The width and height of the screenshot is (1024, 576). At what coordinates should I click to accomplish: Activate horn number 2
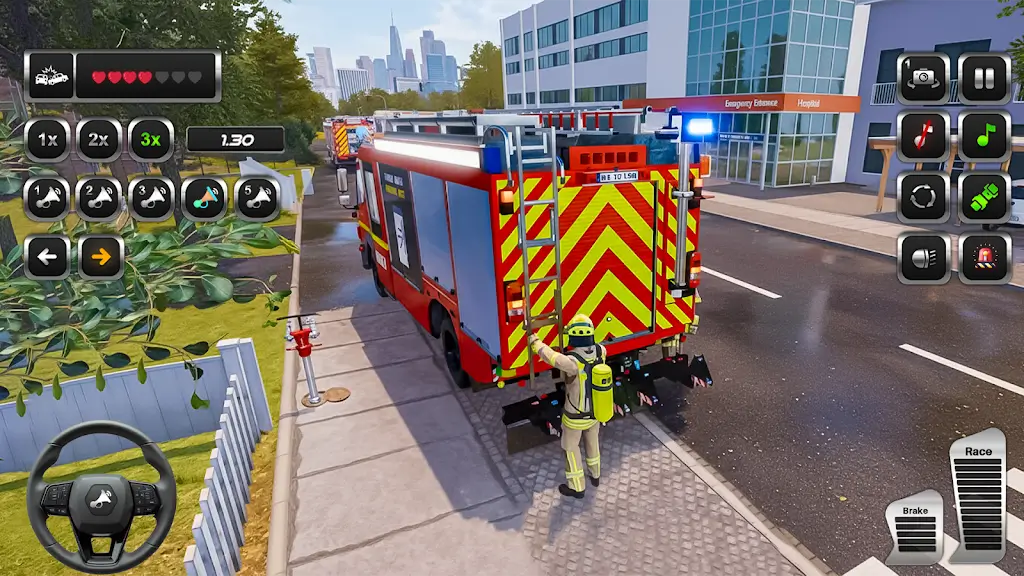[99, 198]
